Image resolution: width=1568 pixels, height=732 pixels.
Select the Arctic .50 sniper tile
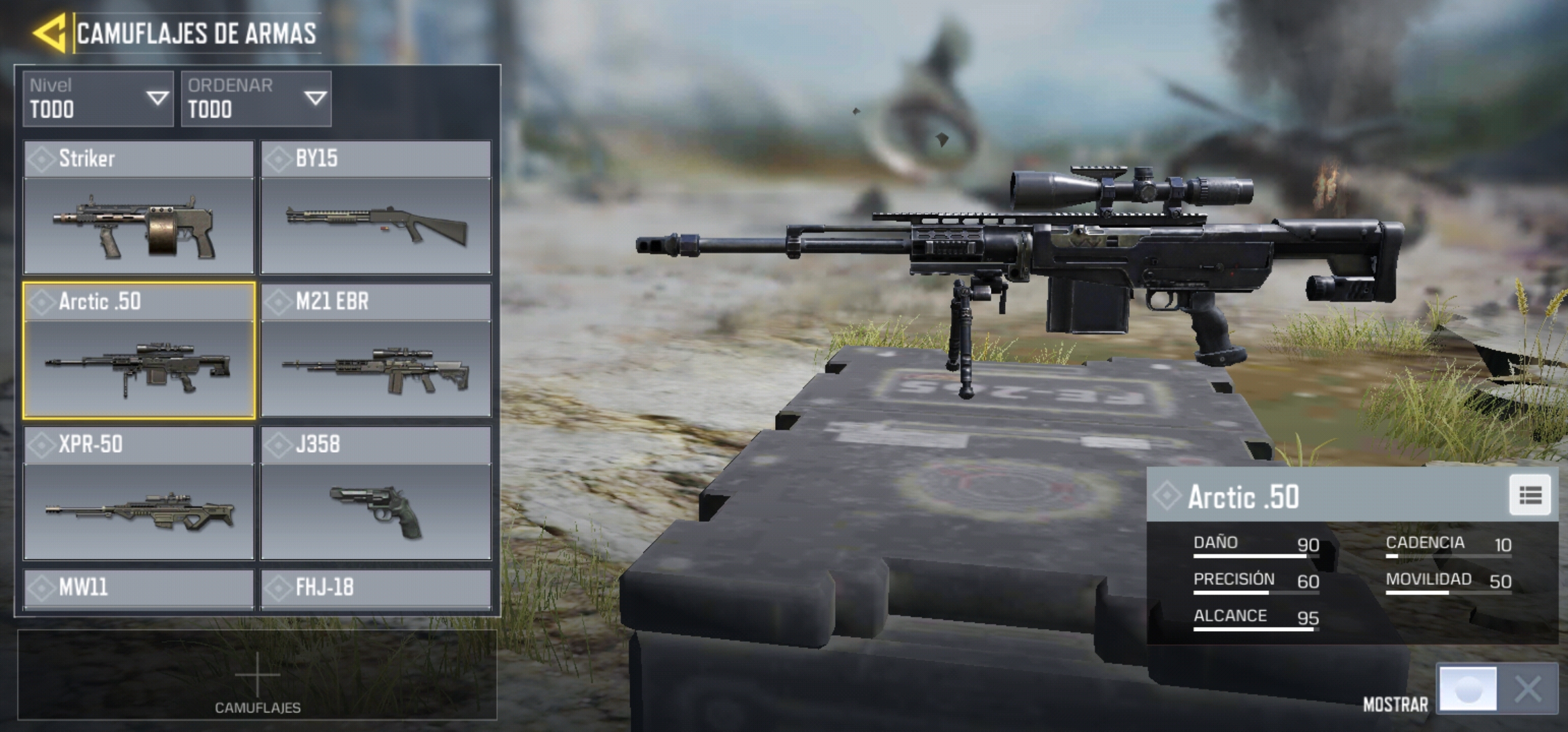click(x=139, y=350)
